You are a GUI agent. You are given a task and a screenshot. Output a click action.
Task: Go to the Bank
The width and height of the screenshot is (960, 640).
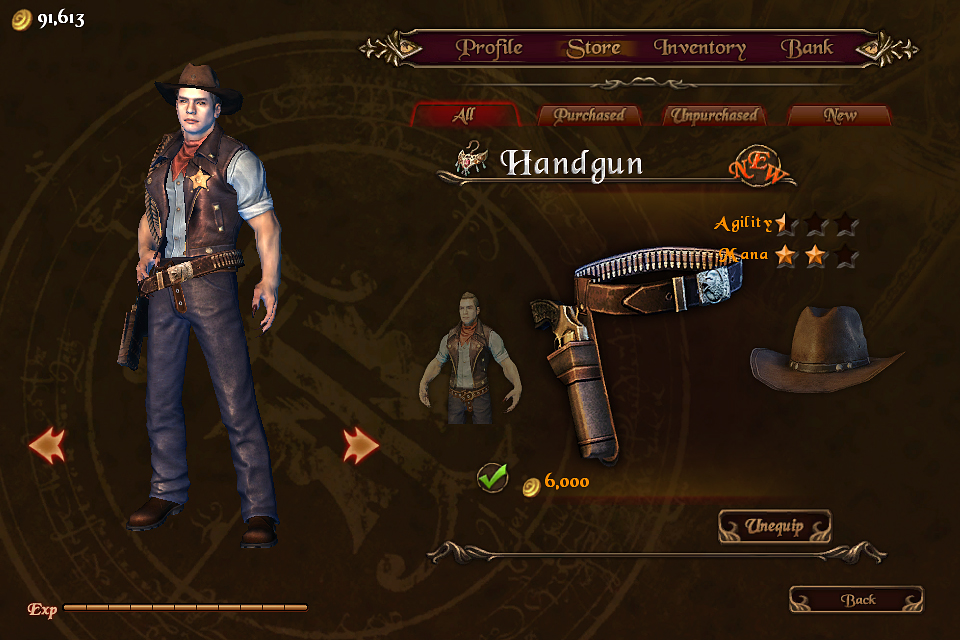(x=807, y=48)
